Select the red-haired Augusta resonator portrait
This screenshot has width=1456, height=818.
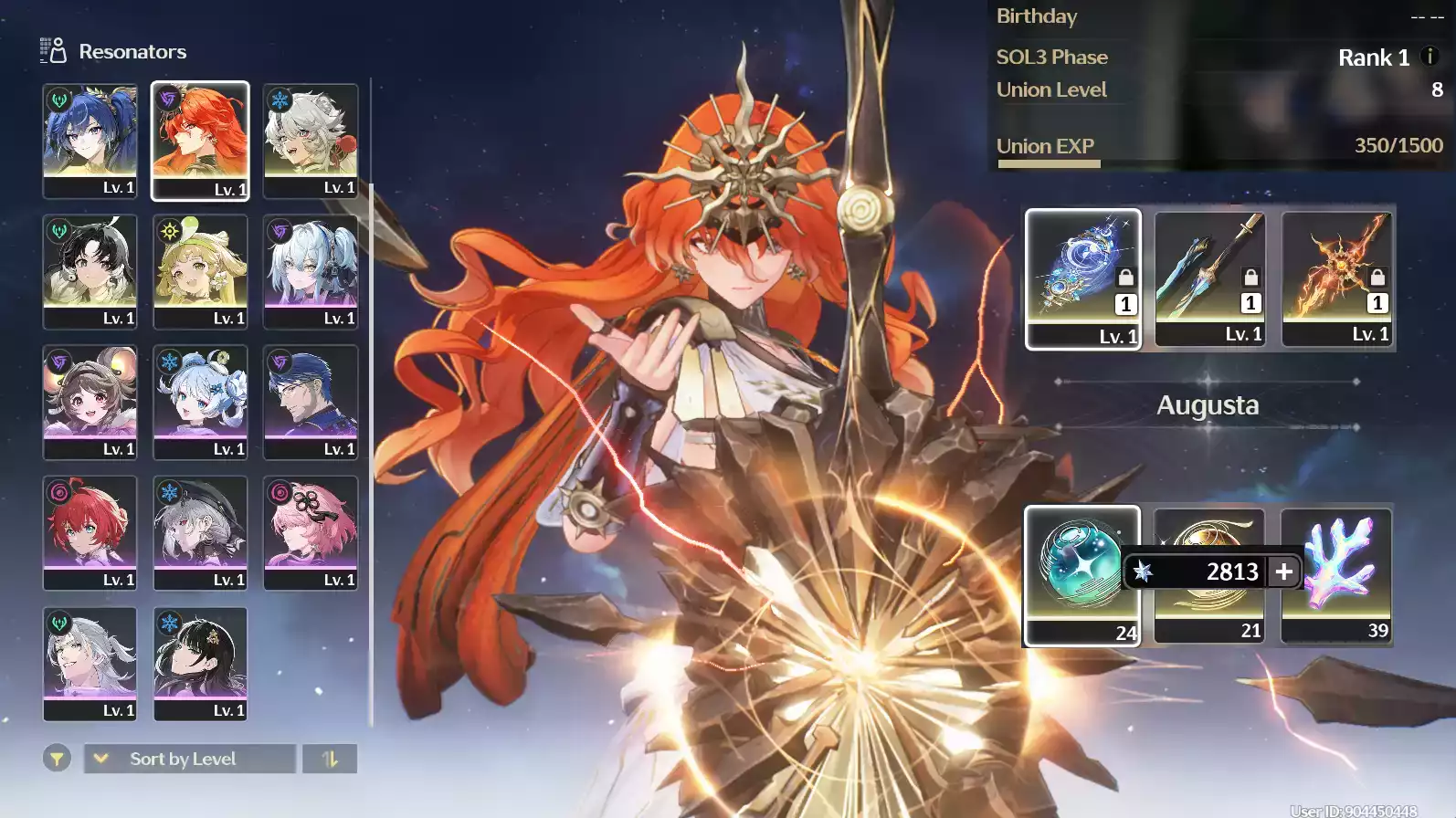click(200, 140)
